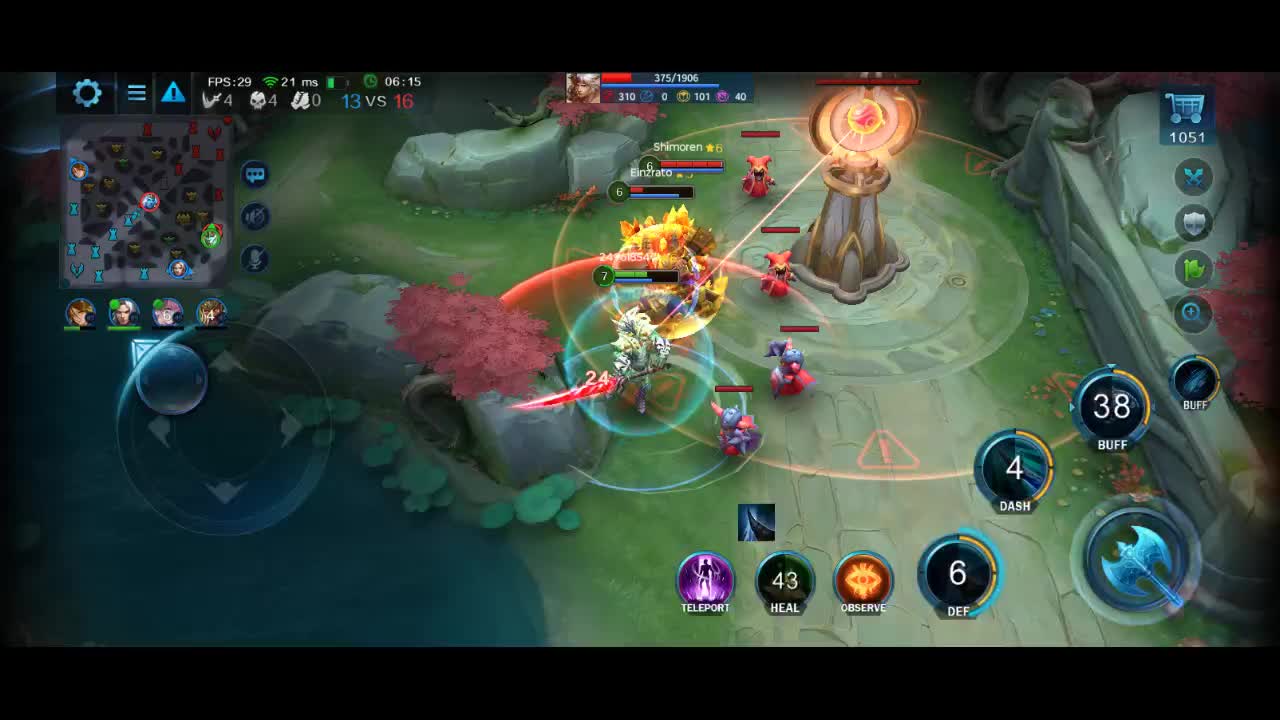Tap the axe basic attack button
Image resolution: width=1280 pixels, height=720 pixels.
[x=1139, y=562]
